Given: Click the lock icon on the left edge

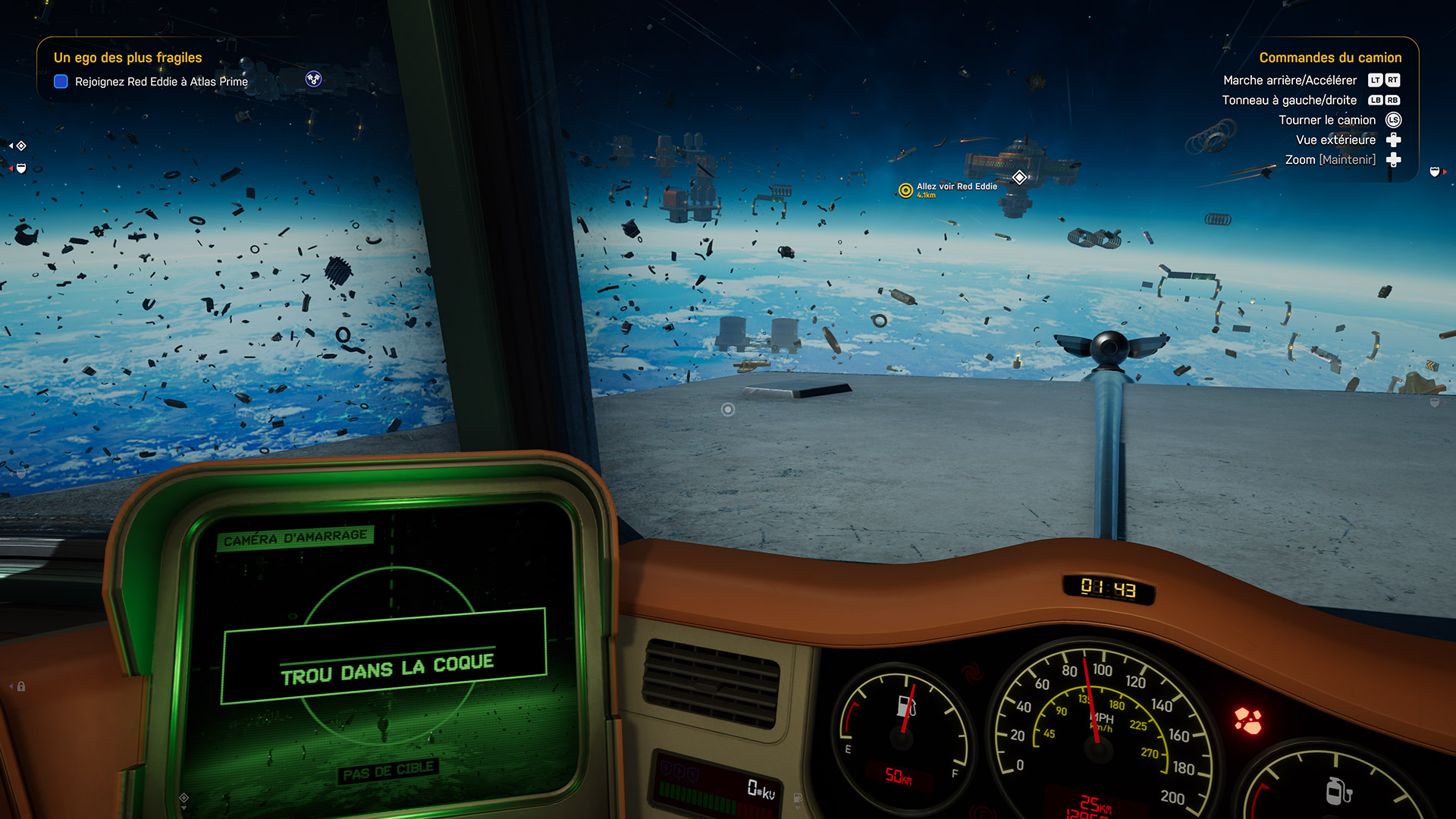Looking at the screenshot, I should coord(21,686).
